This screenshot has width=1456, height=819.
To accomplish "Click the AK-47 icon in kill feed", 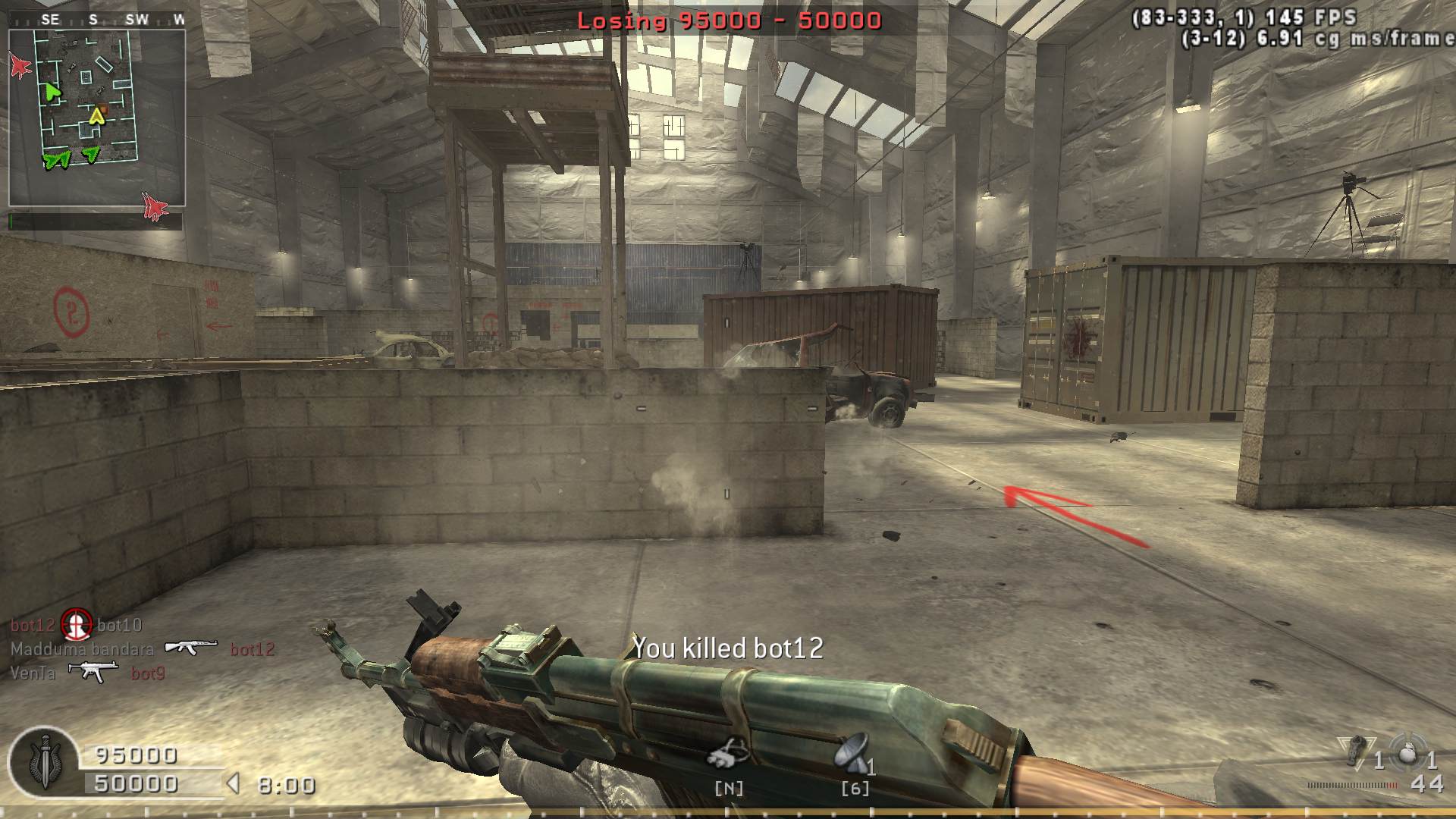I will pos(191,648).
